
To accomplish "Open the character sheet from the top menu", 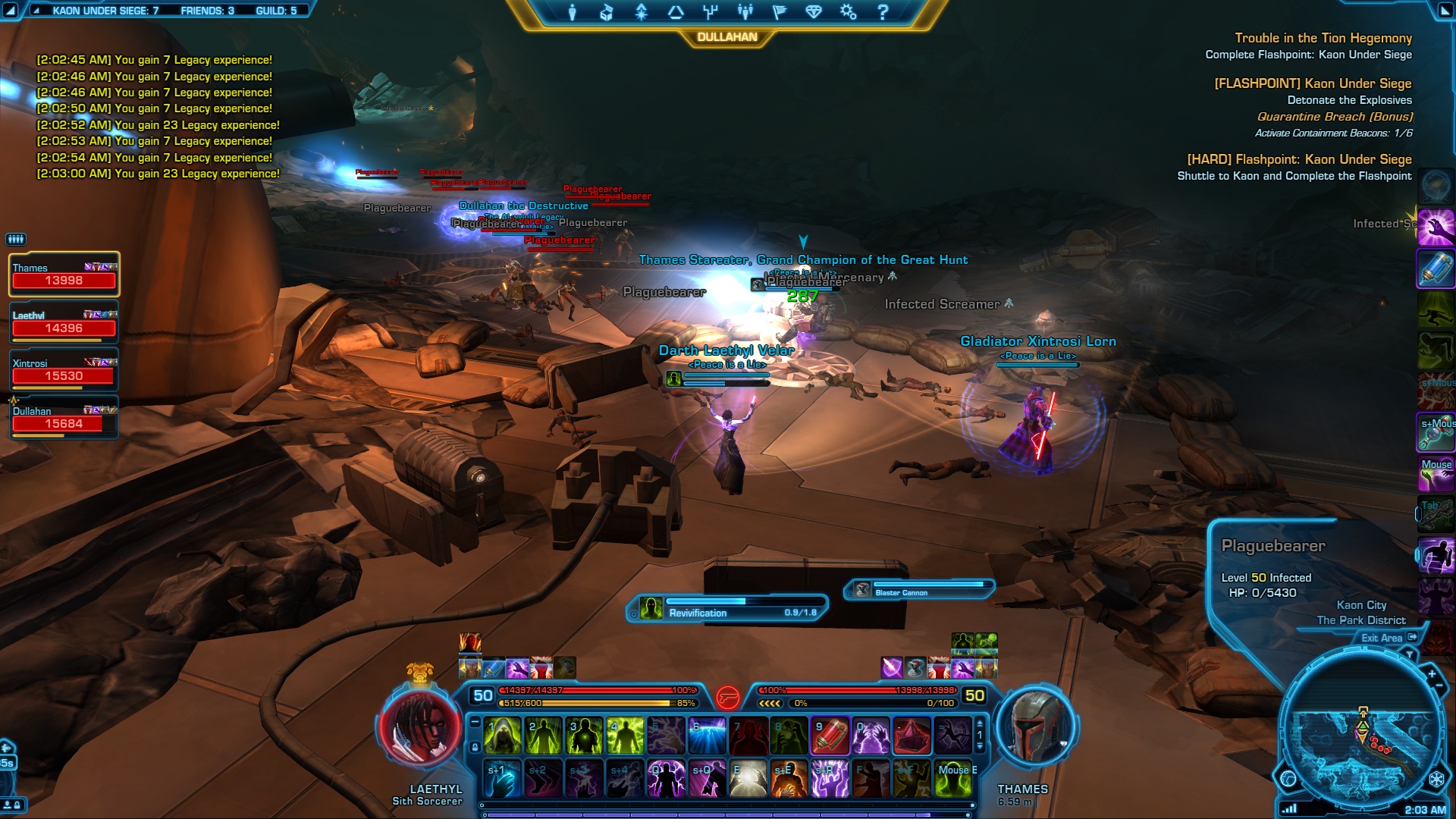I will click(x=573, y=12).
